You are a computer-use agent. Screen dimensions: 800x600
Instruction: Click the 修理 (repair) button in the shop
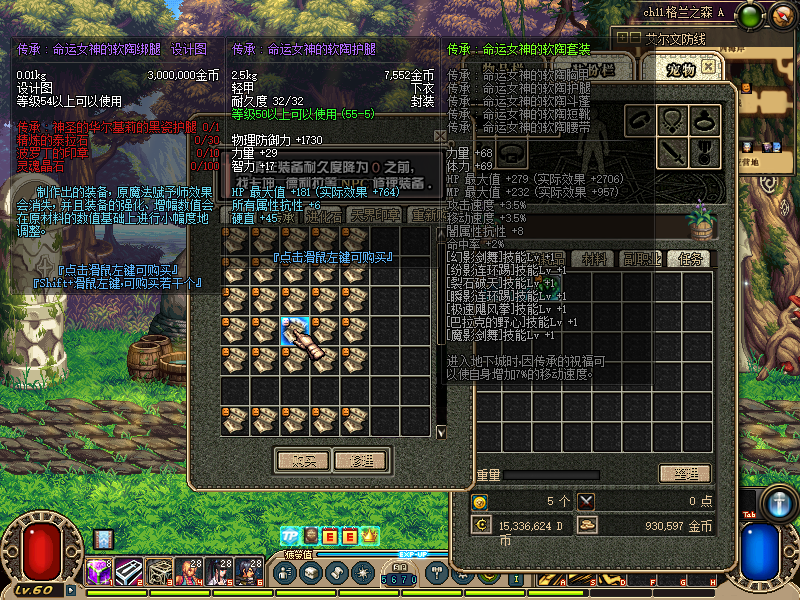tap(360, 461)
